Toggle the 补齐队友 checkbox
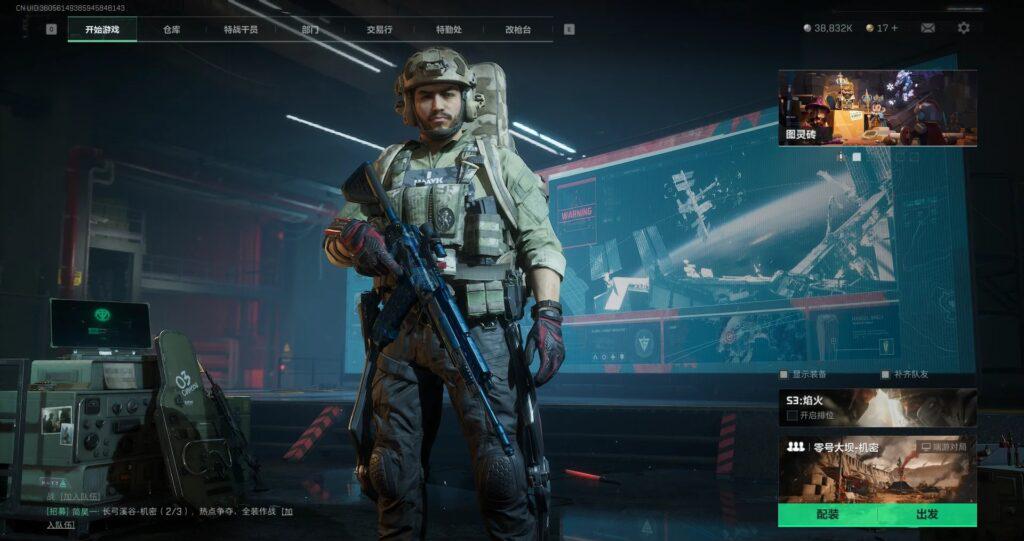 tap(885, 374)
